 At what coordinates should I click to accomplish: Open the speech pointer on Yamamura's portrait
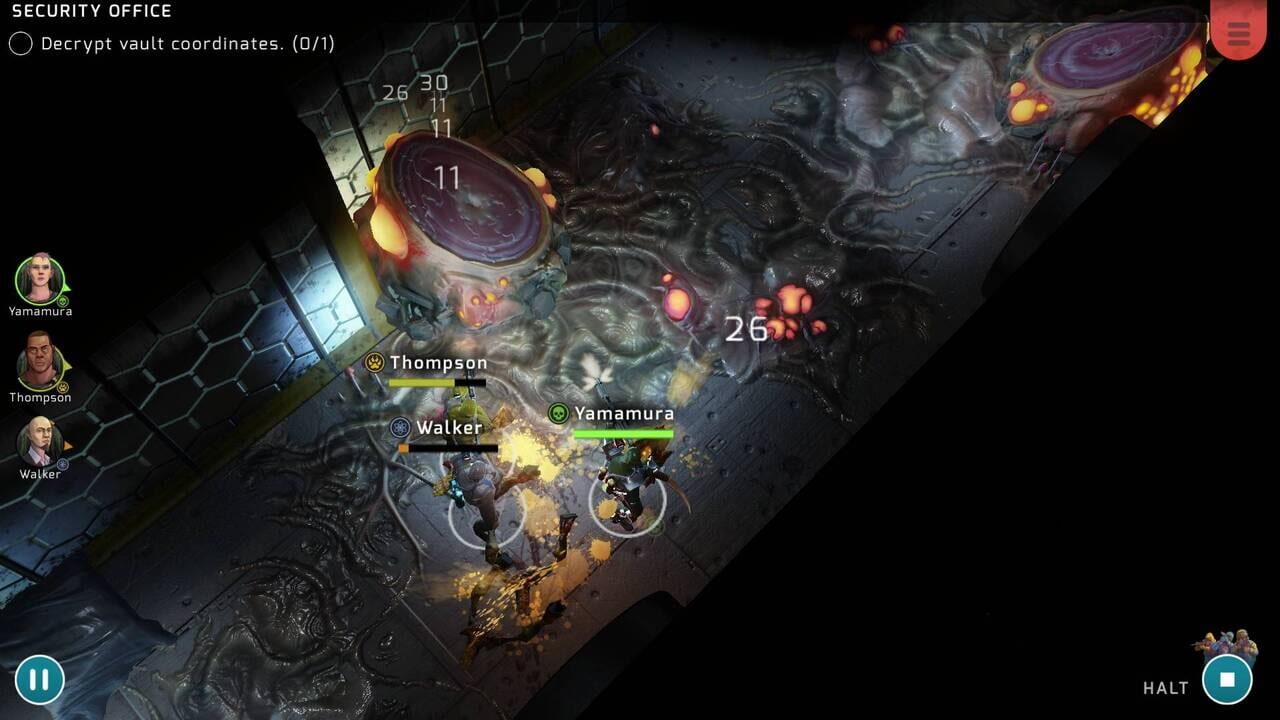(x=67, y=288)
